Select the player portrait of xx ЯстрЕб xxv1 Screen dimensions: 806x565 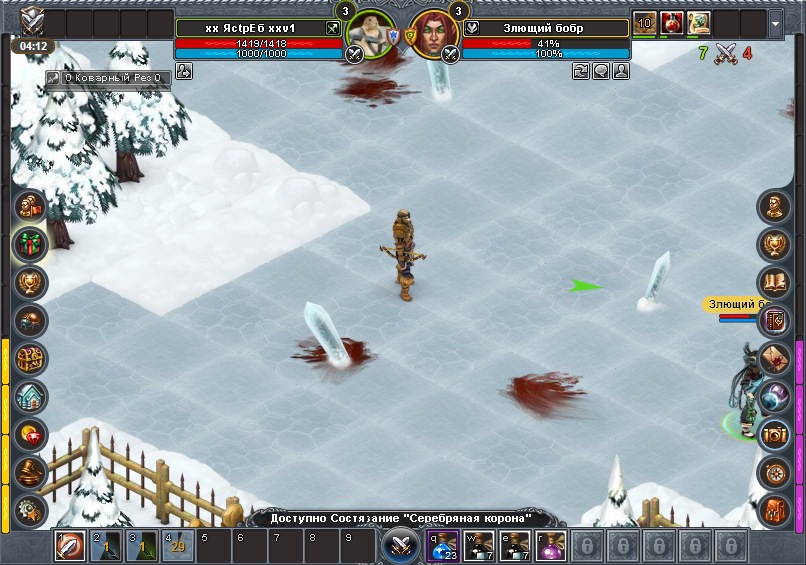tap(371, 36)
